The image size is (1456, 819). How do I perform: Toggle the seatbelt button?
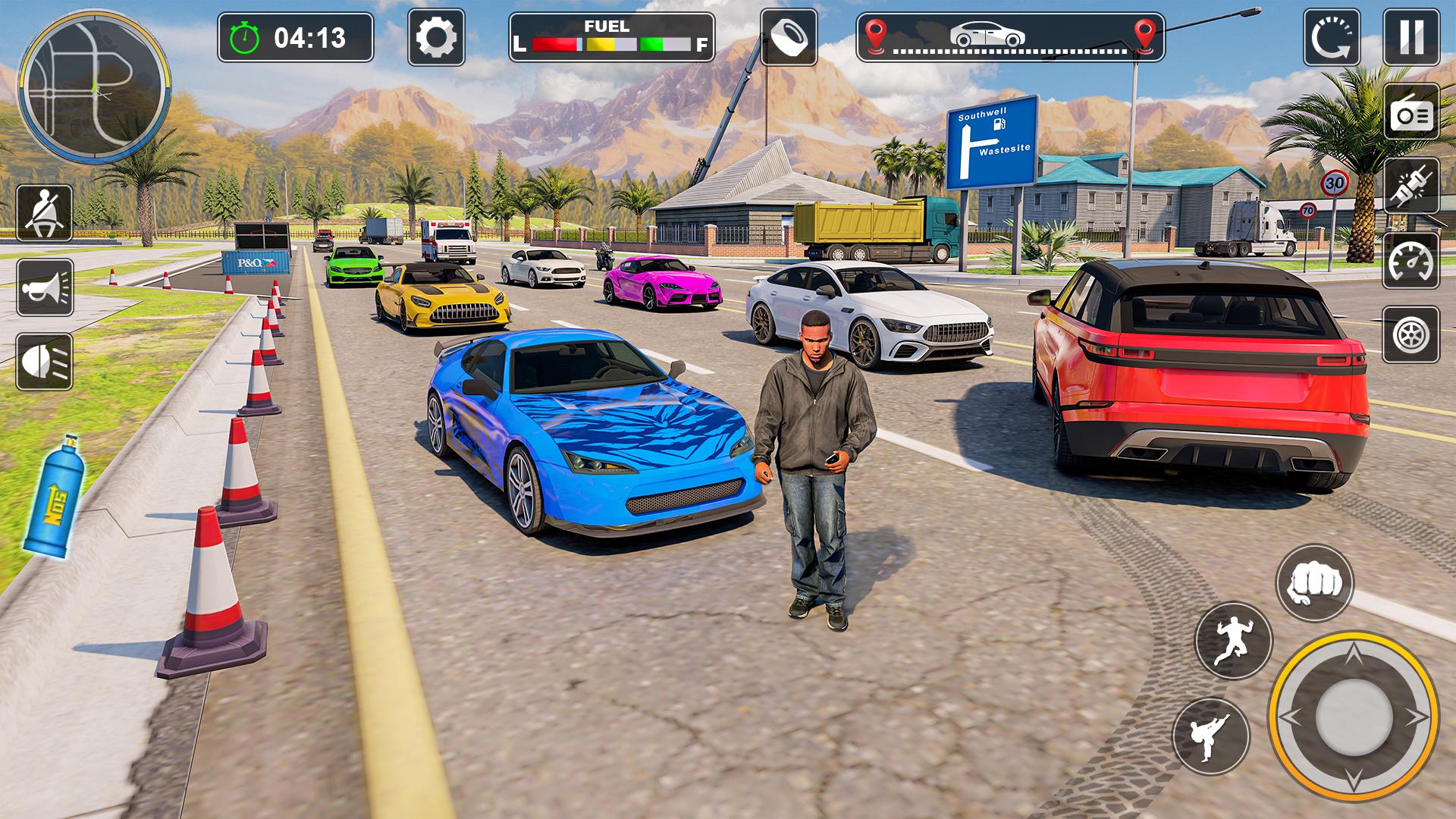tap(45, 213)
